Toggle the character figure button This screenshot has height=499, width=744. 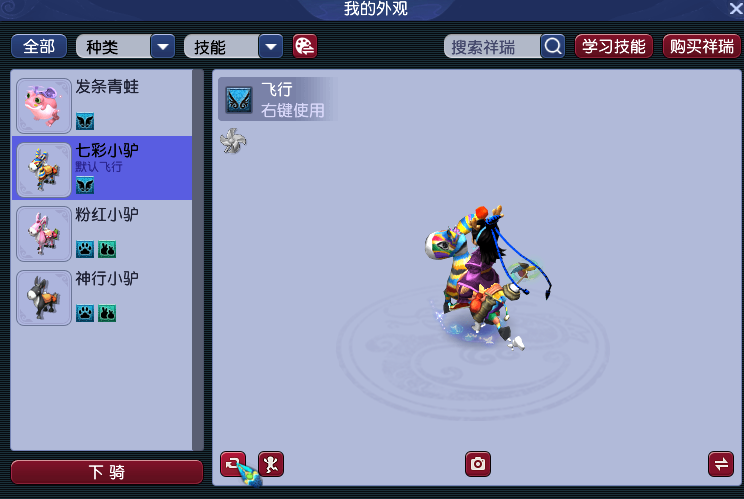(x=271, y=464)
